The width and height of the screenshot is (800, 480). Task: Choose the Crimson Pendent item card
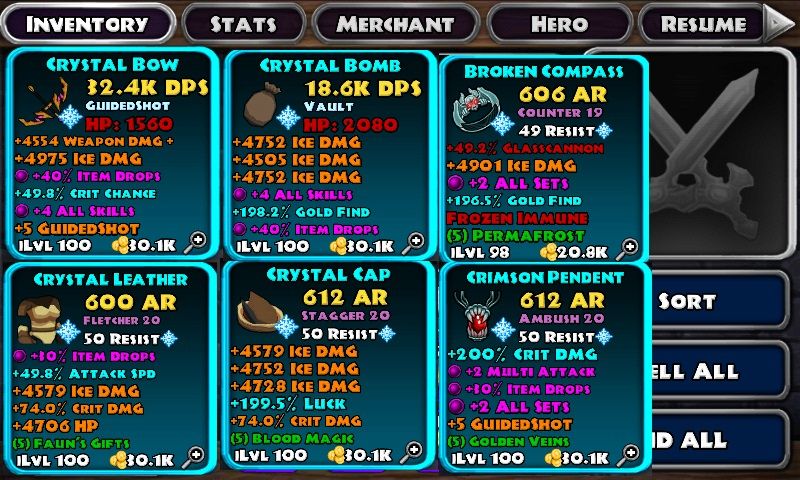pyautogui.click(x=545, y=366)
